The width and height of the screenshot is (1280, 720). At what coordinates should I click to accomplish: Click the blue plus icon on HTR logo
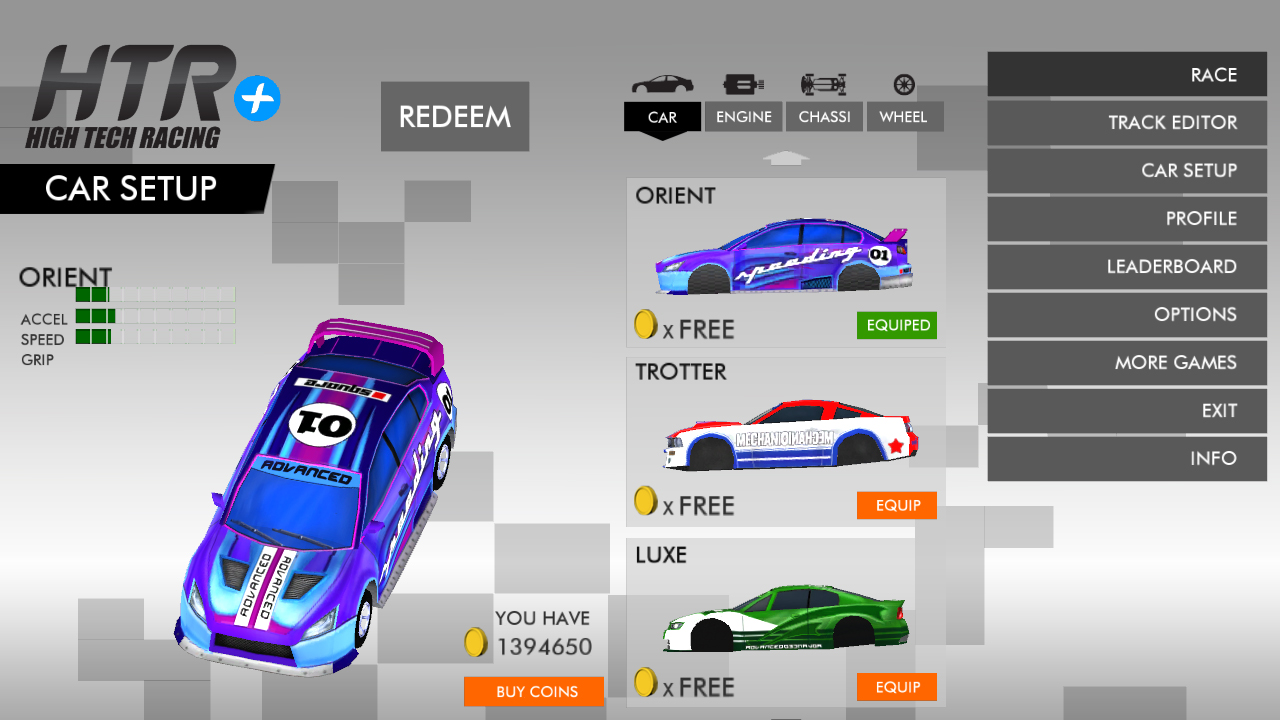[258, 96]
